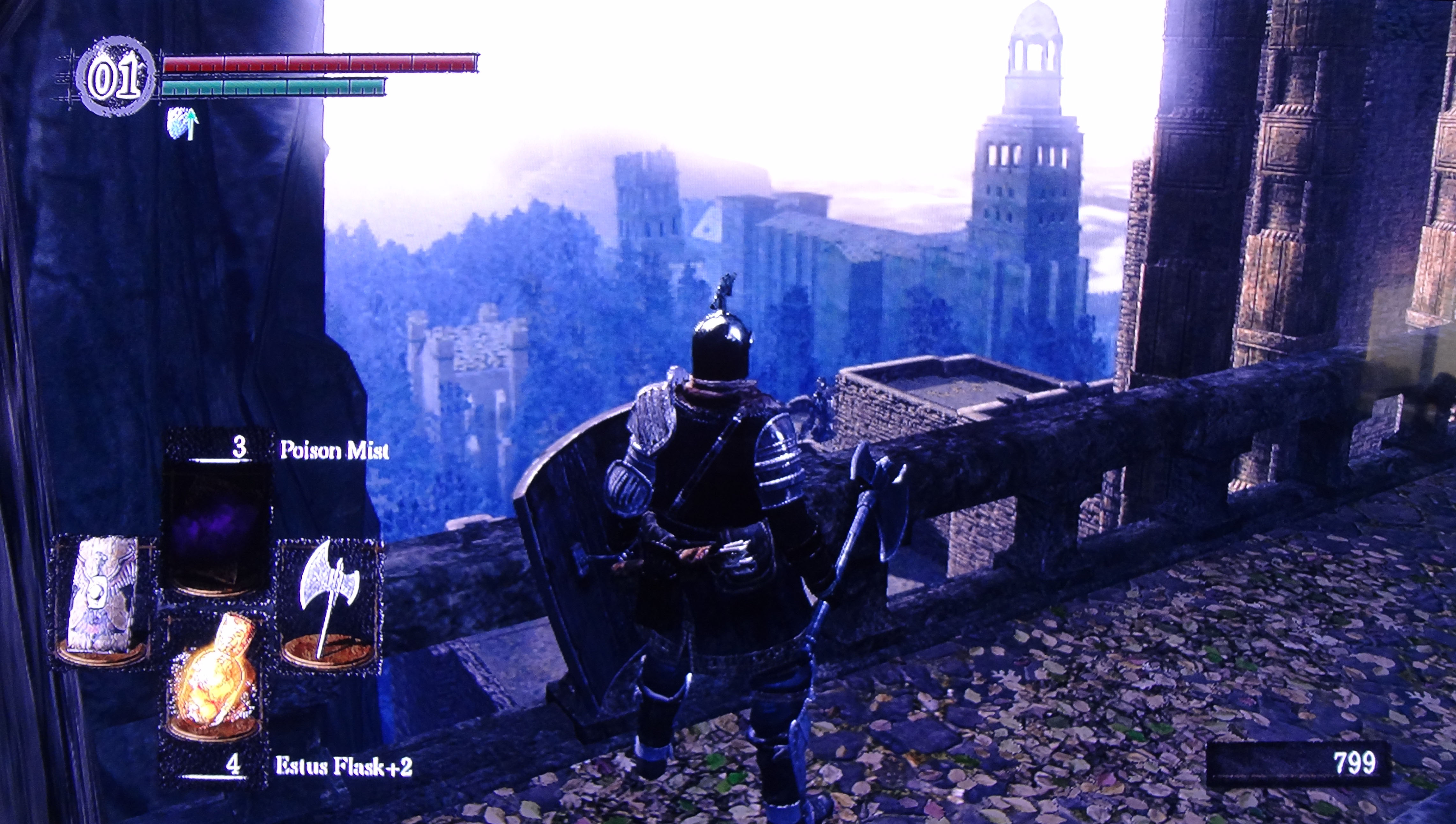
Task: Click the eagle shield equipment slot
Action: tap(102, 602)
